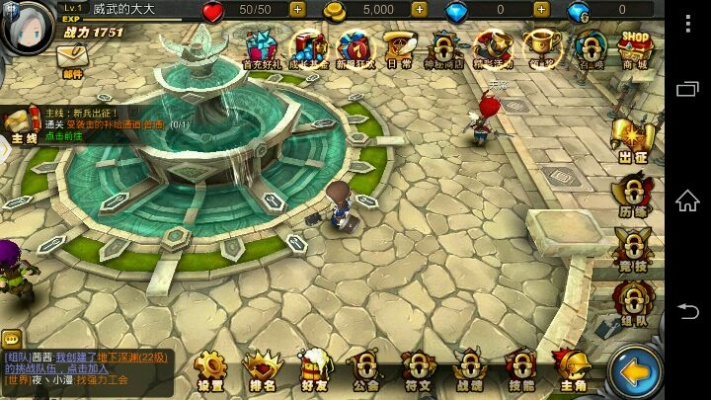Screen dimensions: 711x400
Task: Open the 商城 SHOP store
Action: [x=635, y=47]
